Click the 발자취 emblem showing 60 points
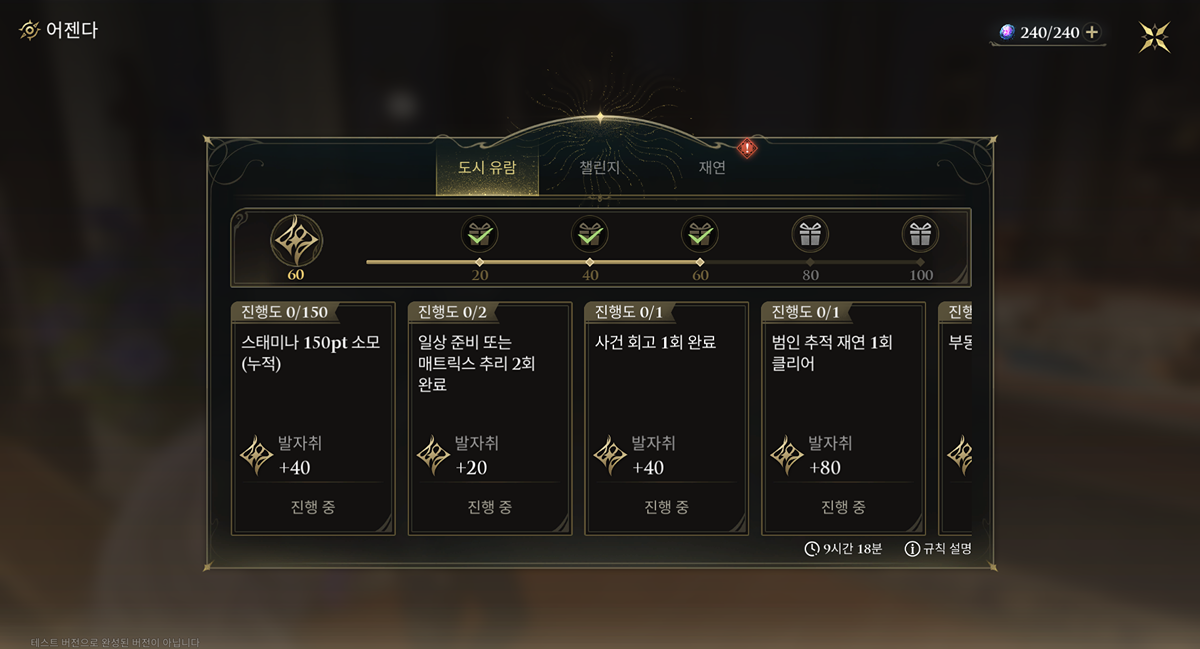 click(x=296, y=241)
